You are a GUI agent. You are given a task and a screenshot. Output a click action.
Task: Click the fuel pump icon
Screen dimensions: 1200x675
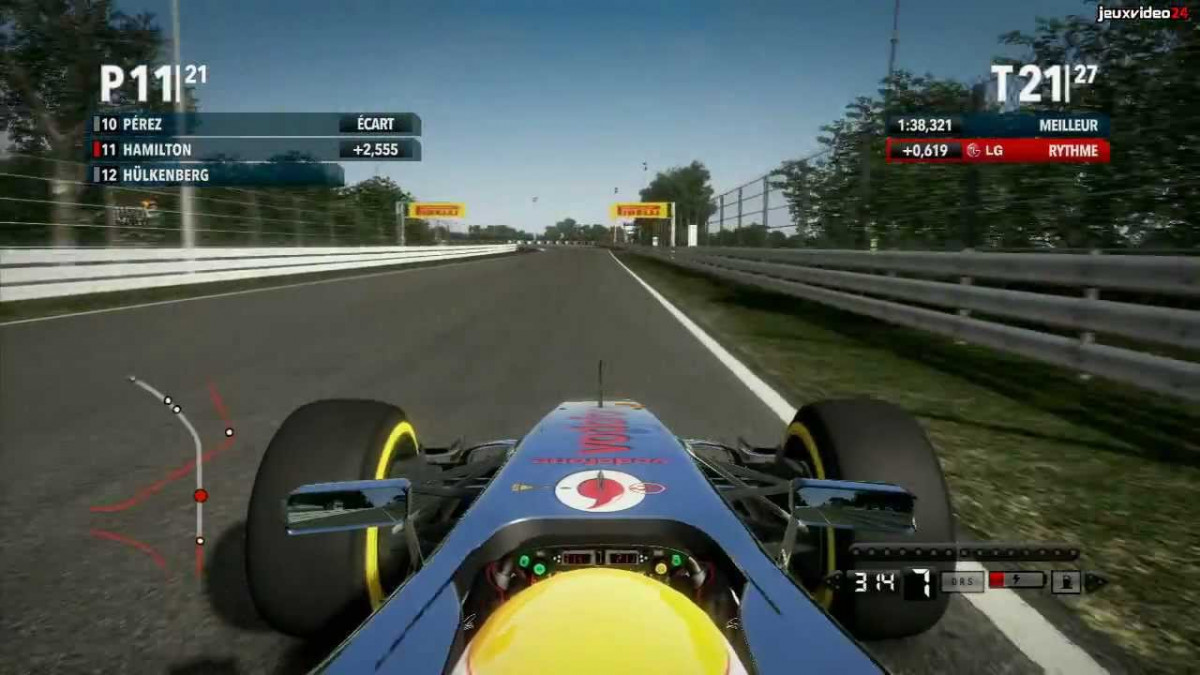coord(1066,582)
